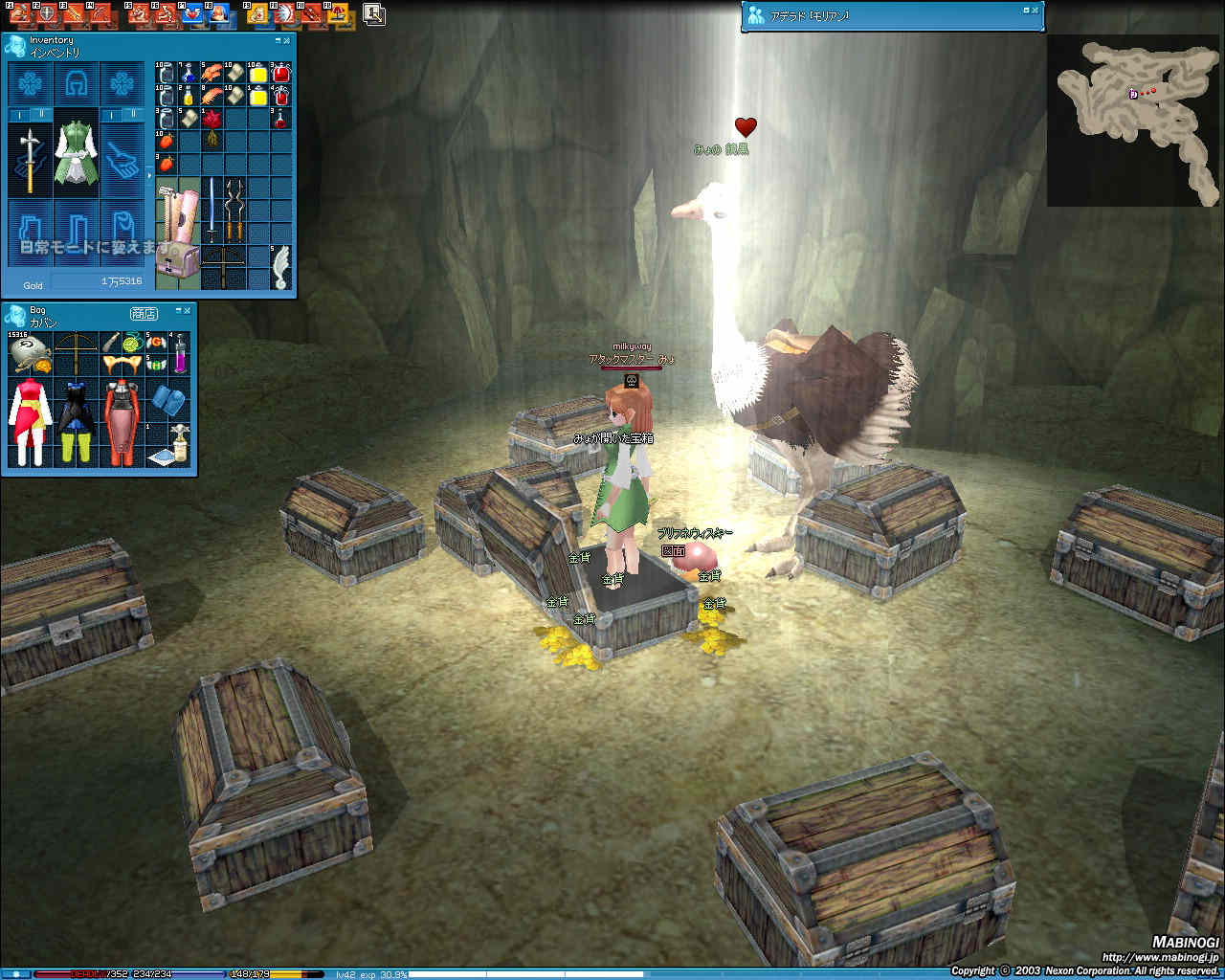Minimize the Inventory window
The width and height of the screenshot is (1225, 980).
[x=278, y=40]
